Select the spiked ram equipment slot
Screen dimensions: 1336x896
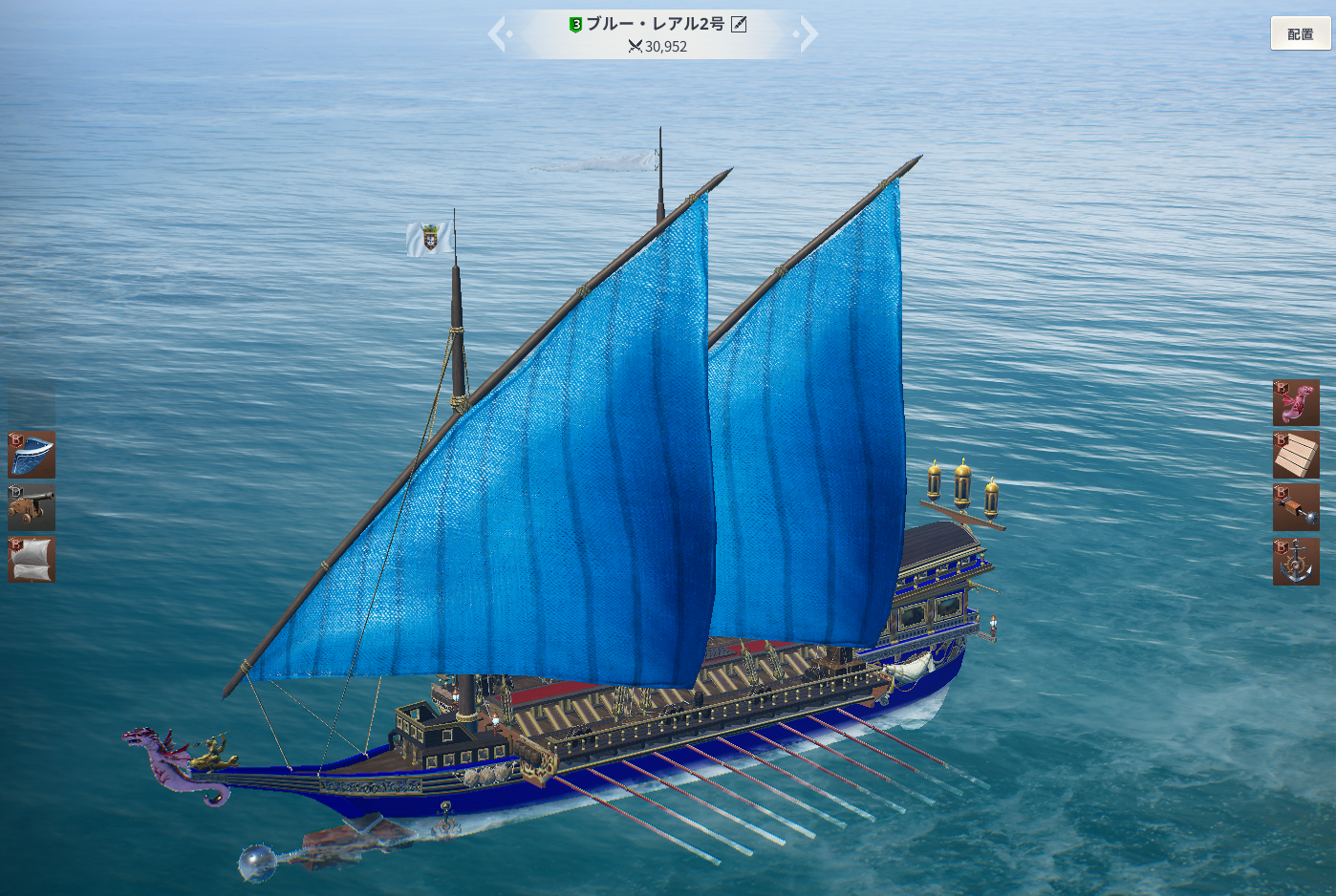(x=1296, y=506)
